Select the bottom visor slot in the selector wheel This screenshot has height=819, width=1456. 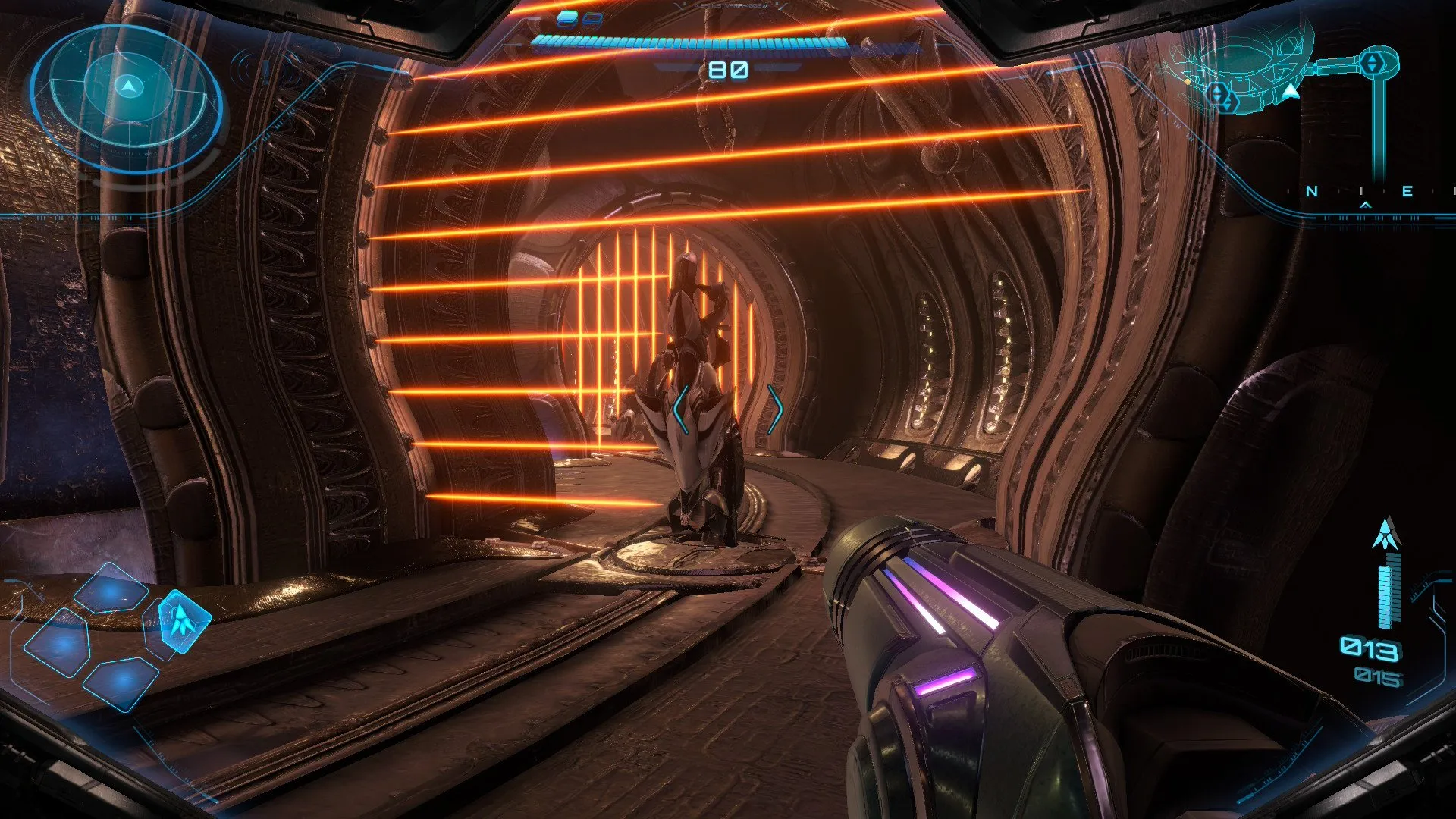121,682
